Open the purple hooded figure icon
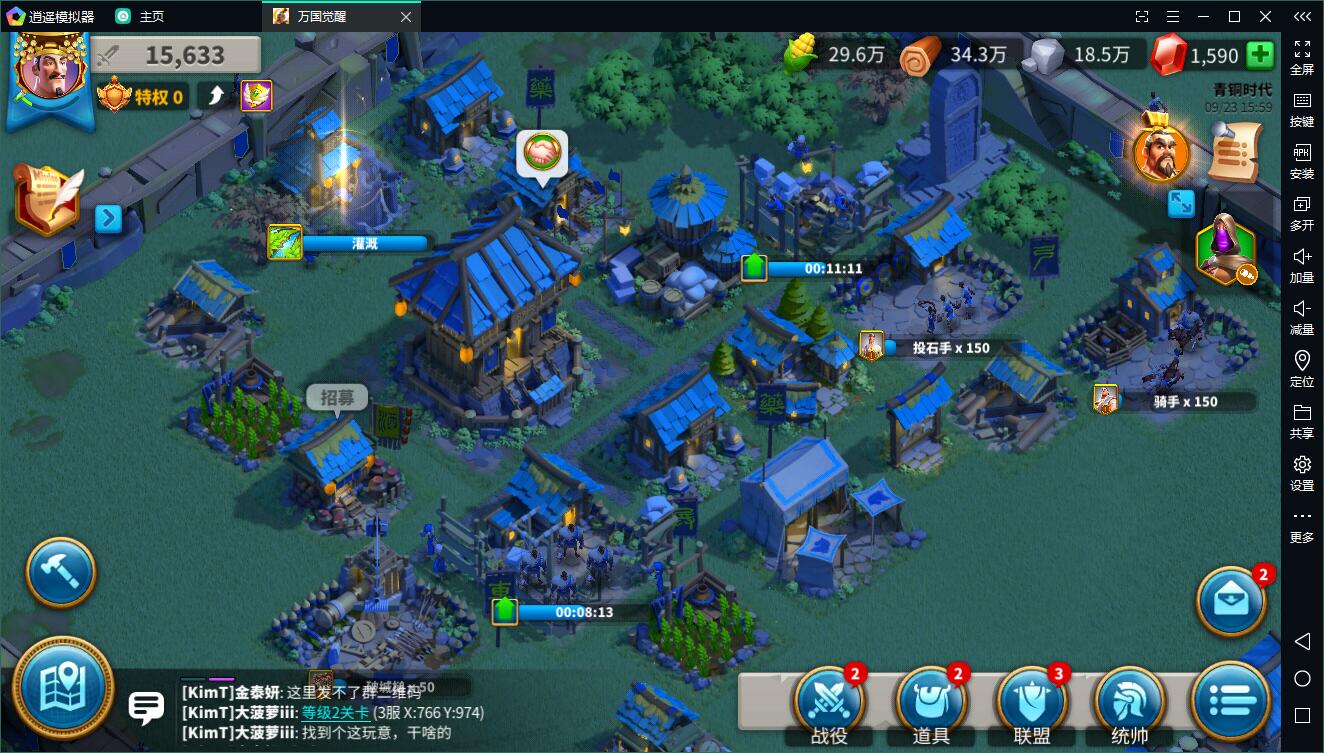The width and height of the screenshot is (1324, 753). [x=1226, y=248]
